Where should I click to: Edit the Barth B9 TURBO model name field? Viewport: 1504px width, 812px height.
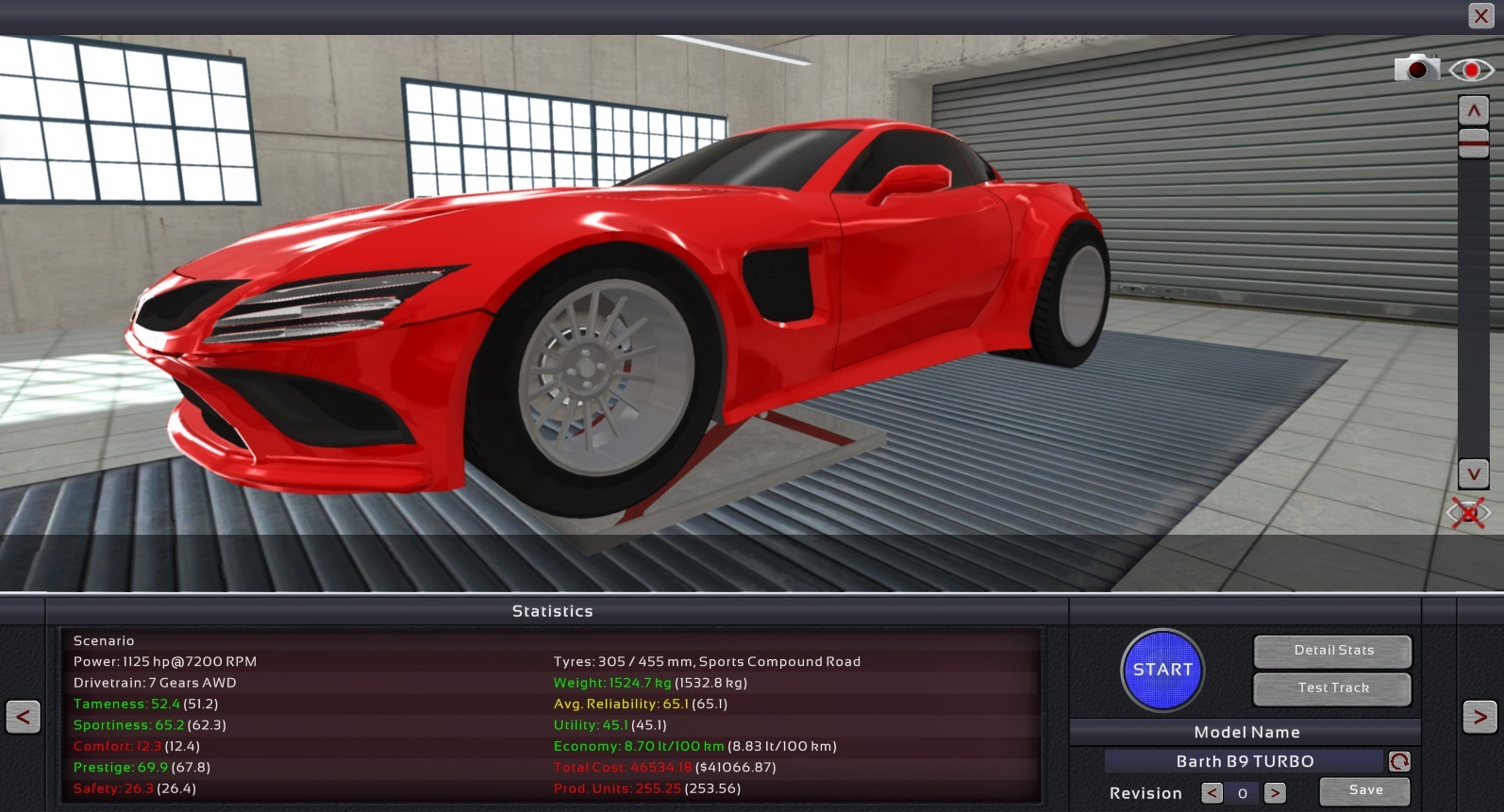pos(1244,761)
